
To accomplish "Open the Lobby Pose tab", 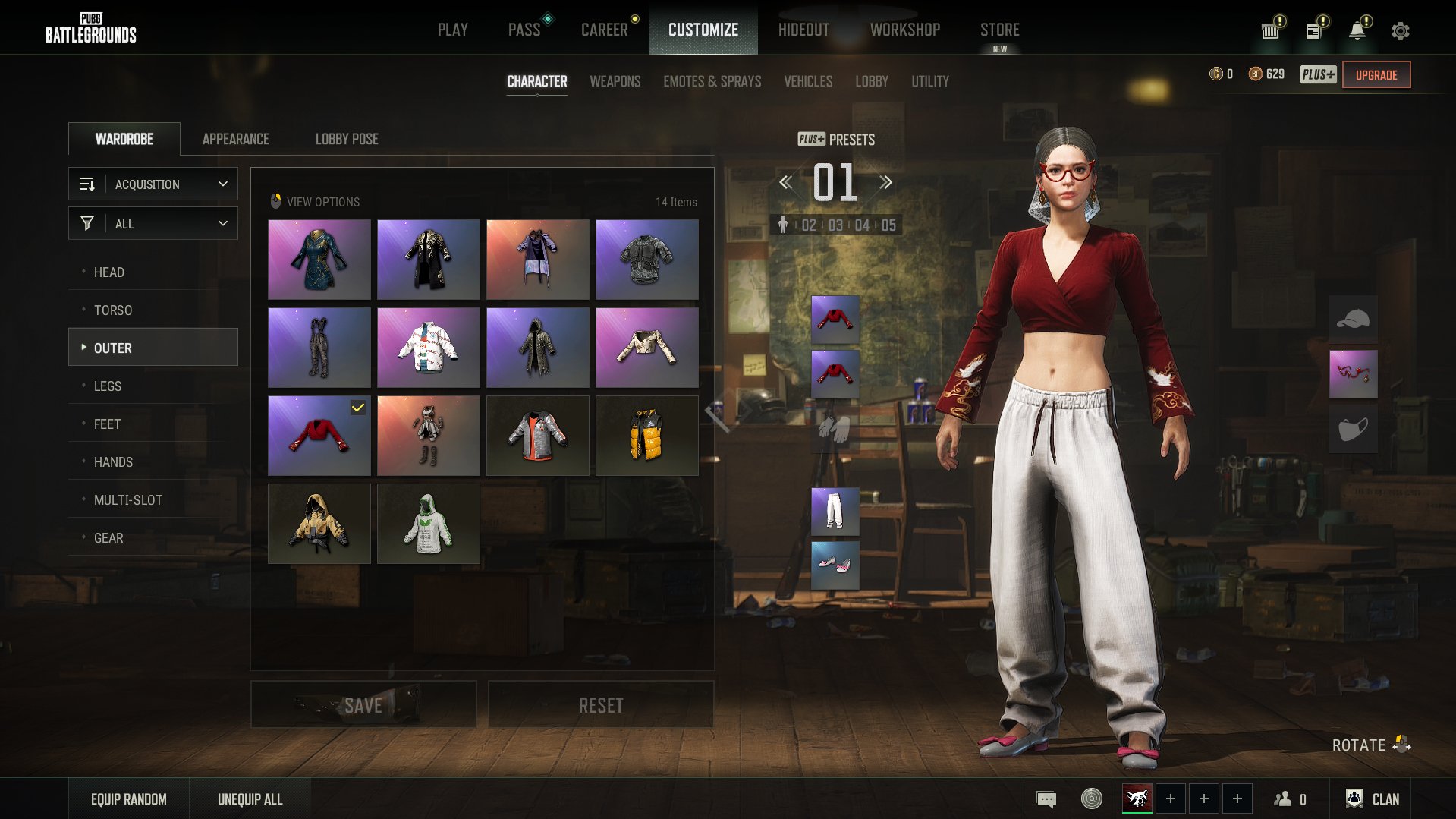I will coord(346,139).
